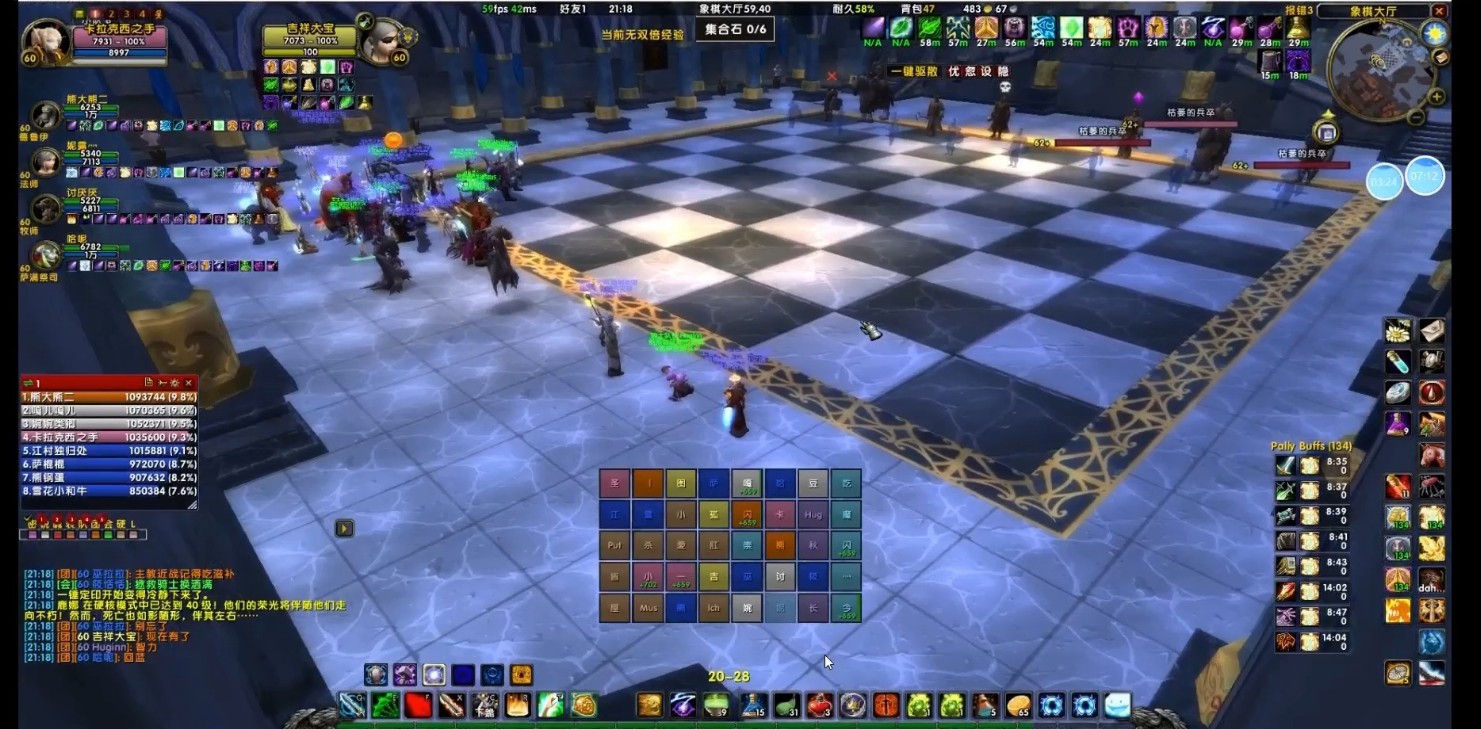Click the spell icon marked 134 on the right action bar

click(1397, 517)
